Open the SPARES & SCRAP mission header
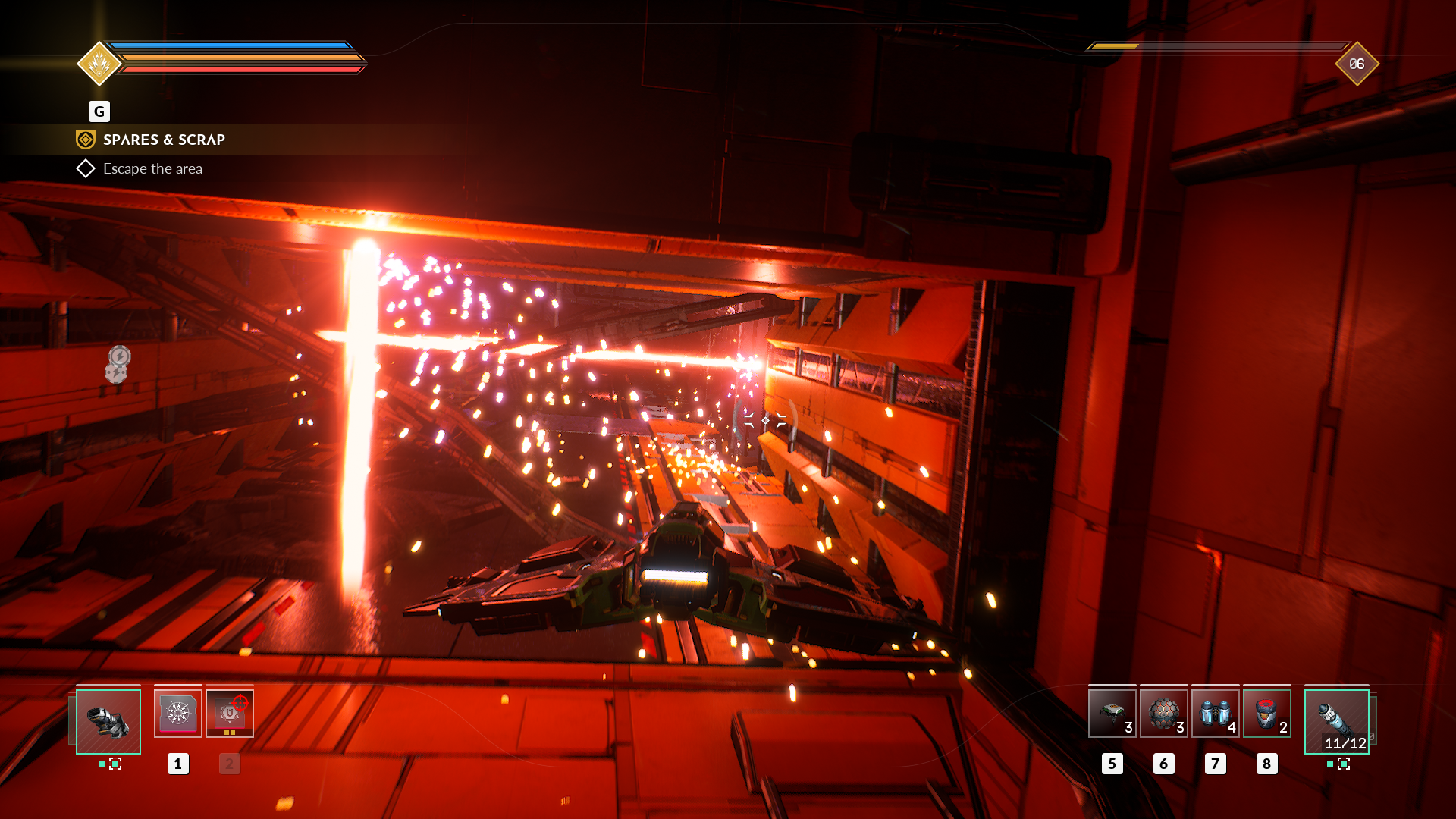Image resolution: width=1456 pixels, height=819 pixels. [x=164, y=140]
